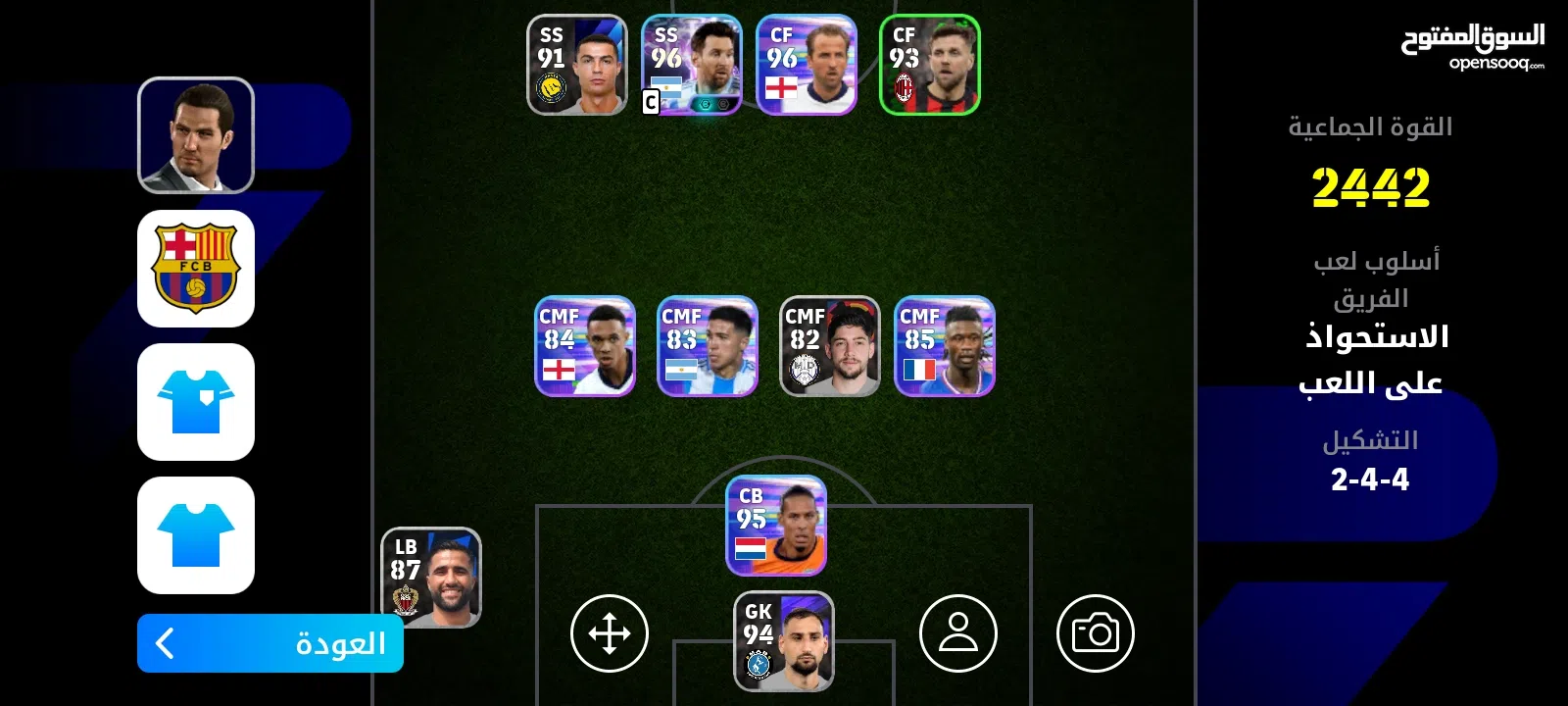Select the SS 91 player card
This screenshot has height=706, width=1568.
tap(577, 65)
